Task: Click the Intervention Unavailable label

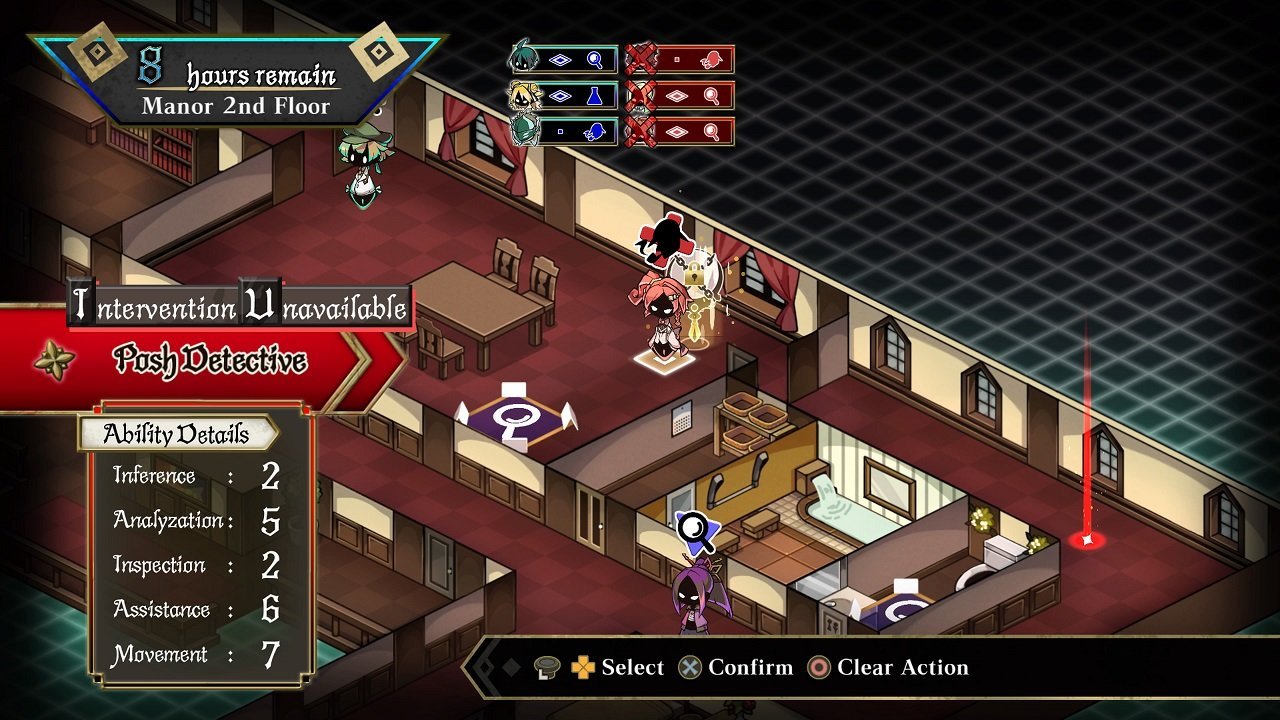Action: 240,307
